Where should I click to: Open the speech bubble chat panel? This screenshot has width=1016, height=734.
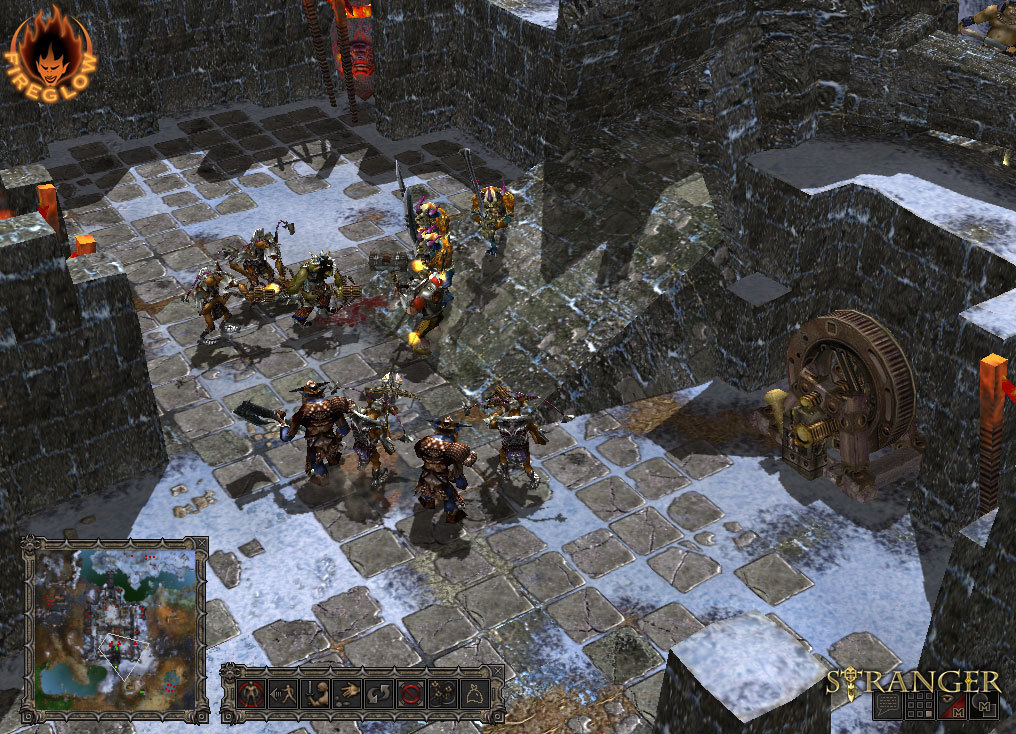click(888, 705)
